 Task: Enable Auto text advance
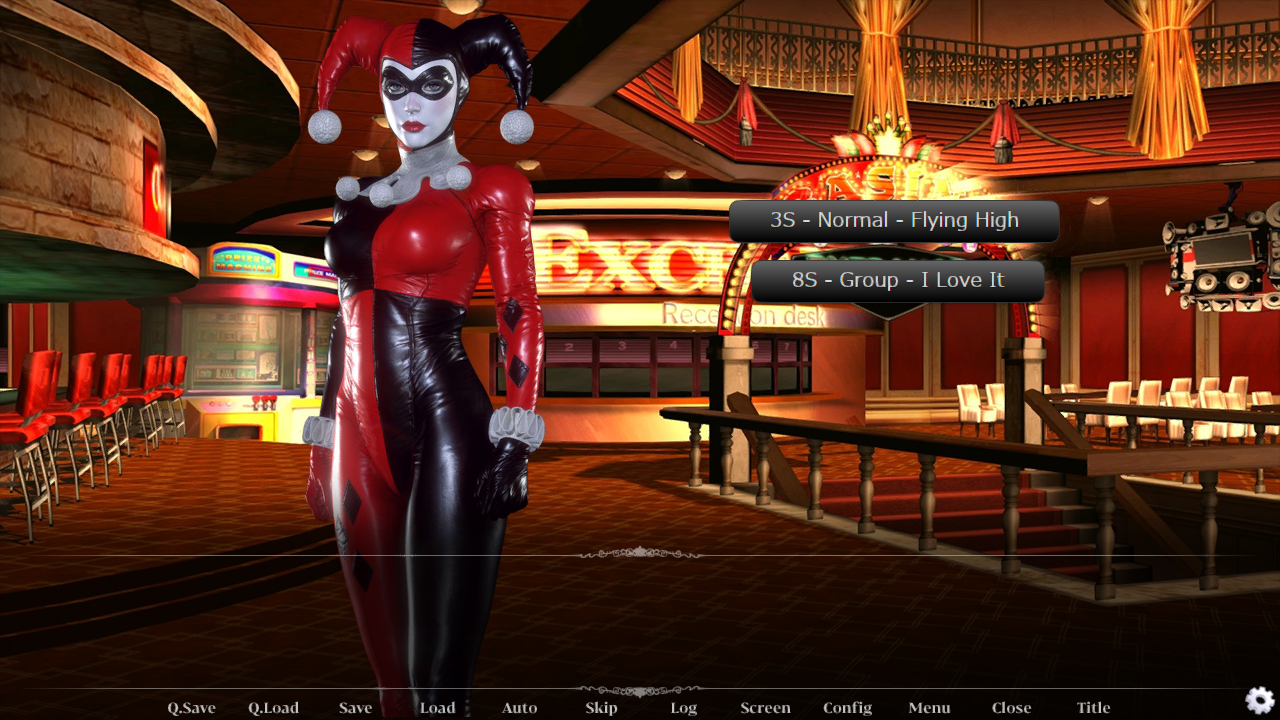[519, 708]
